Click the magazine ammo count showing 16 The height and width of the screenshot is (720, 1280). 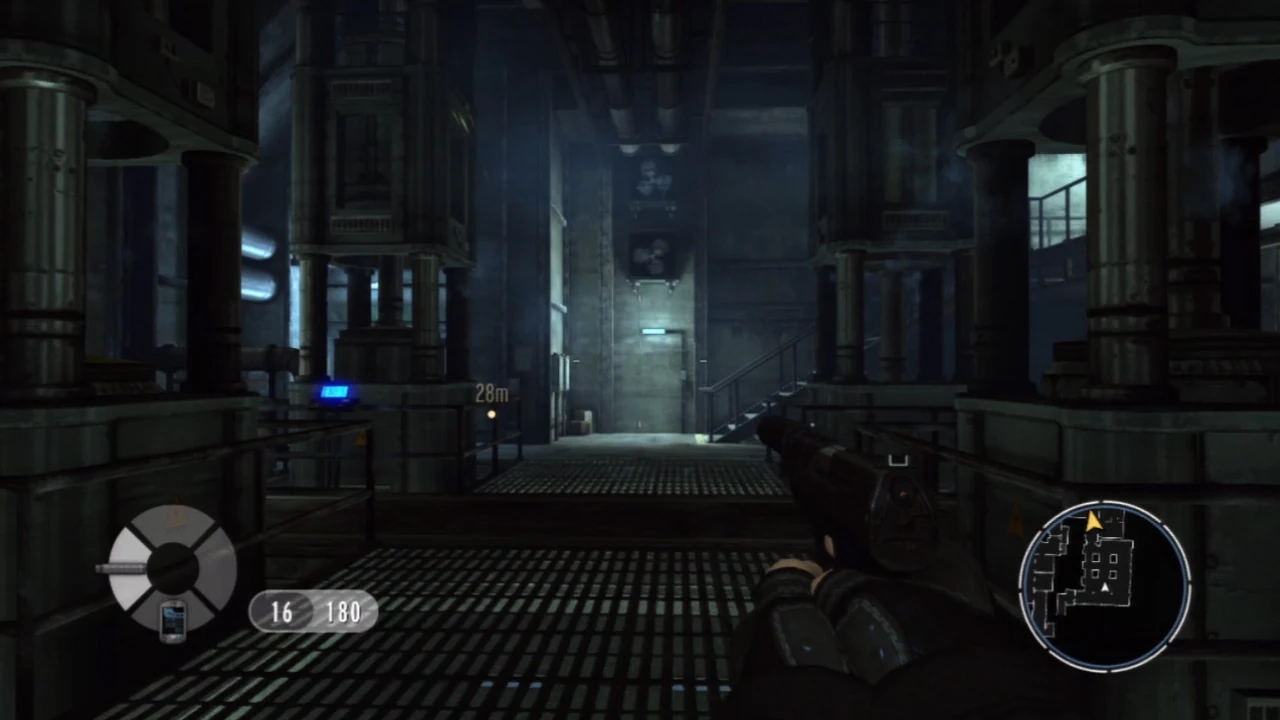click(280, 612)
